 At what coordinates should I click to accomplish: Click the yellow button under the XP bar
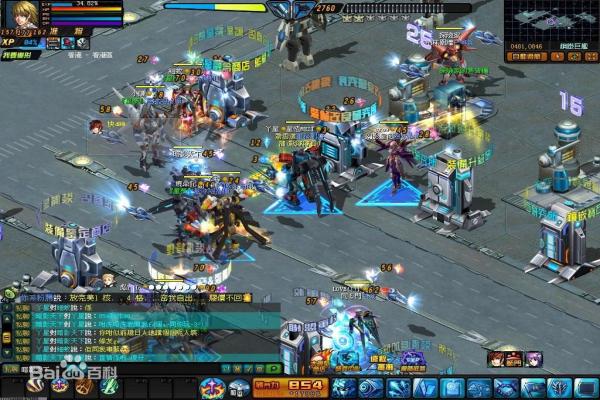pos(22,54)
